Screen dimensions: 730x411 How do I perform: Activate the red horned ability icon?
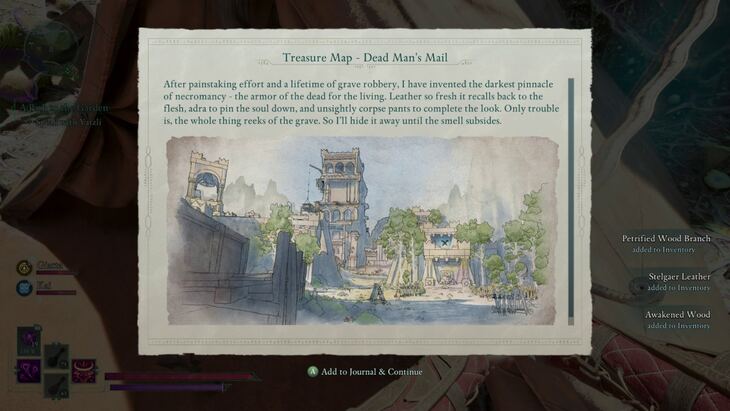click(84, 371)
